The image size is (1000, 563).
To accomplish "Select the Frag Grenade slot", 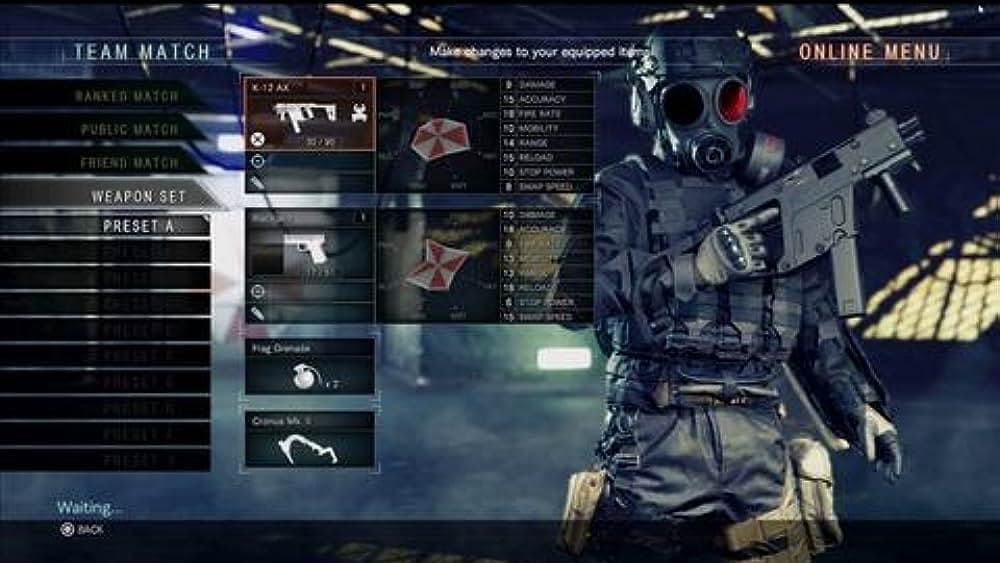I will point(310,366).
